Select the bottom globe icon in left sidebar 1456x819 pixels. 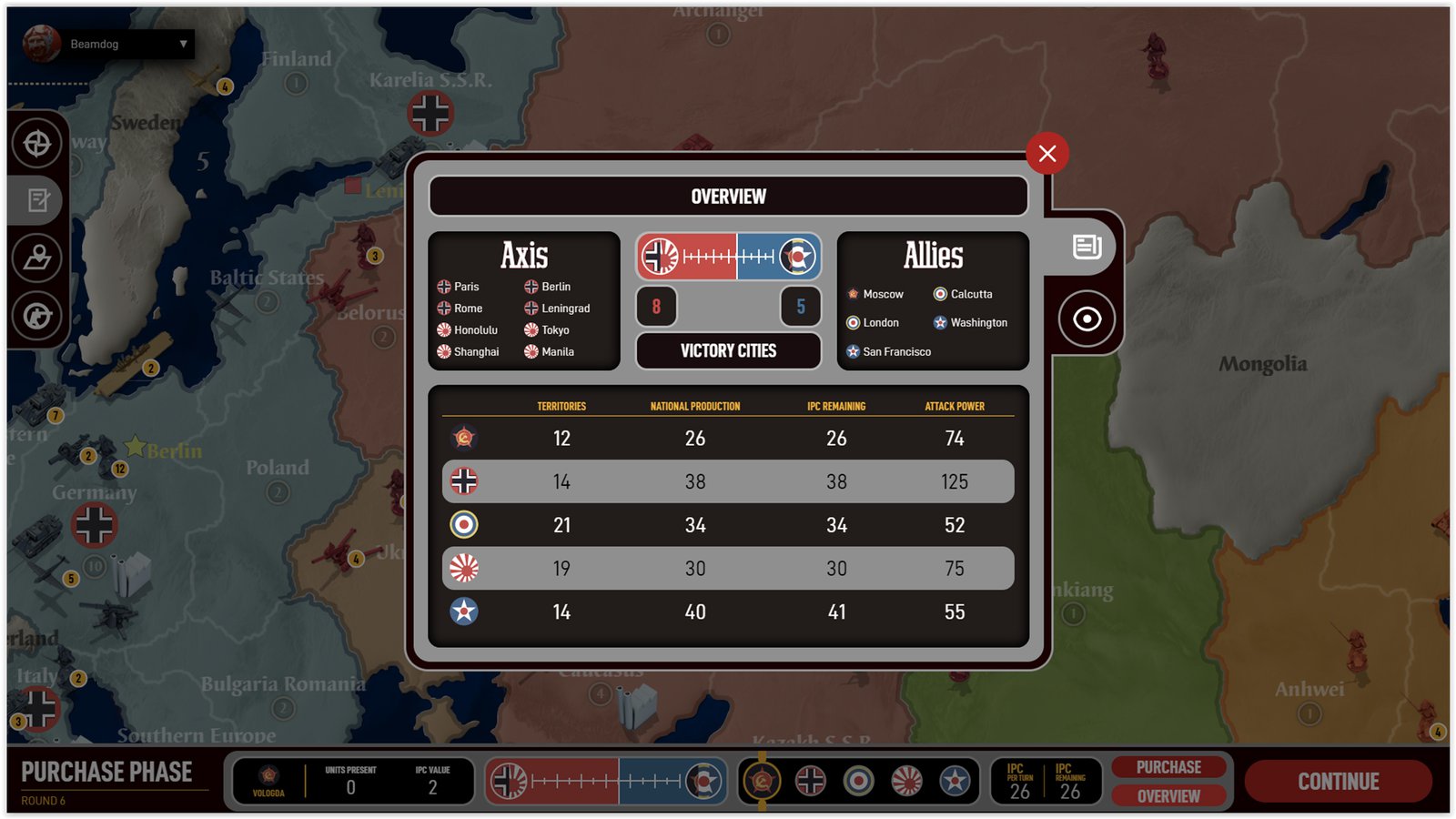tap(36, 317)
